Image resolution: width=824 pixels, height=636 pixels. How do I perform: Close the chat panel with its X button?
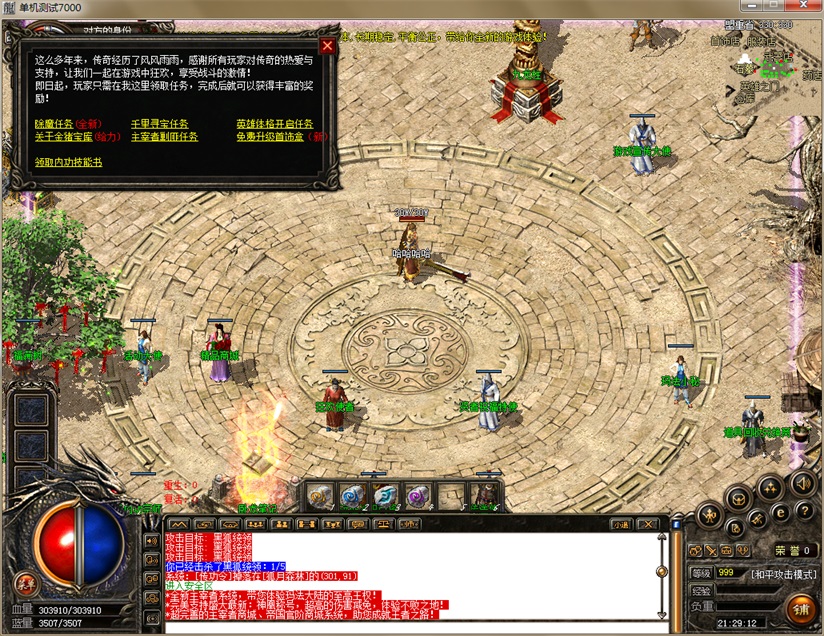click(646, 523)
